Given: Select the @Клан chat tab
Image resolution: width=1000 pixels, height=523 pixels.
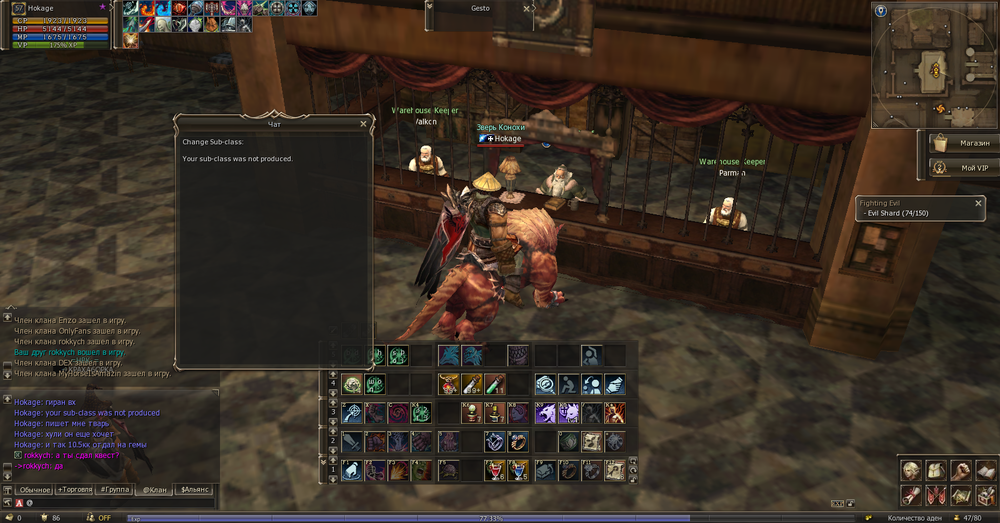Looking at the screenshot, I should tap(153, 490).
